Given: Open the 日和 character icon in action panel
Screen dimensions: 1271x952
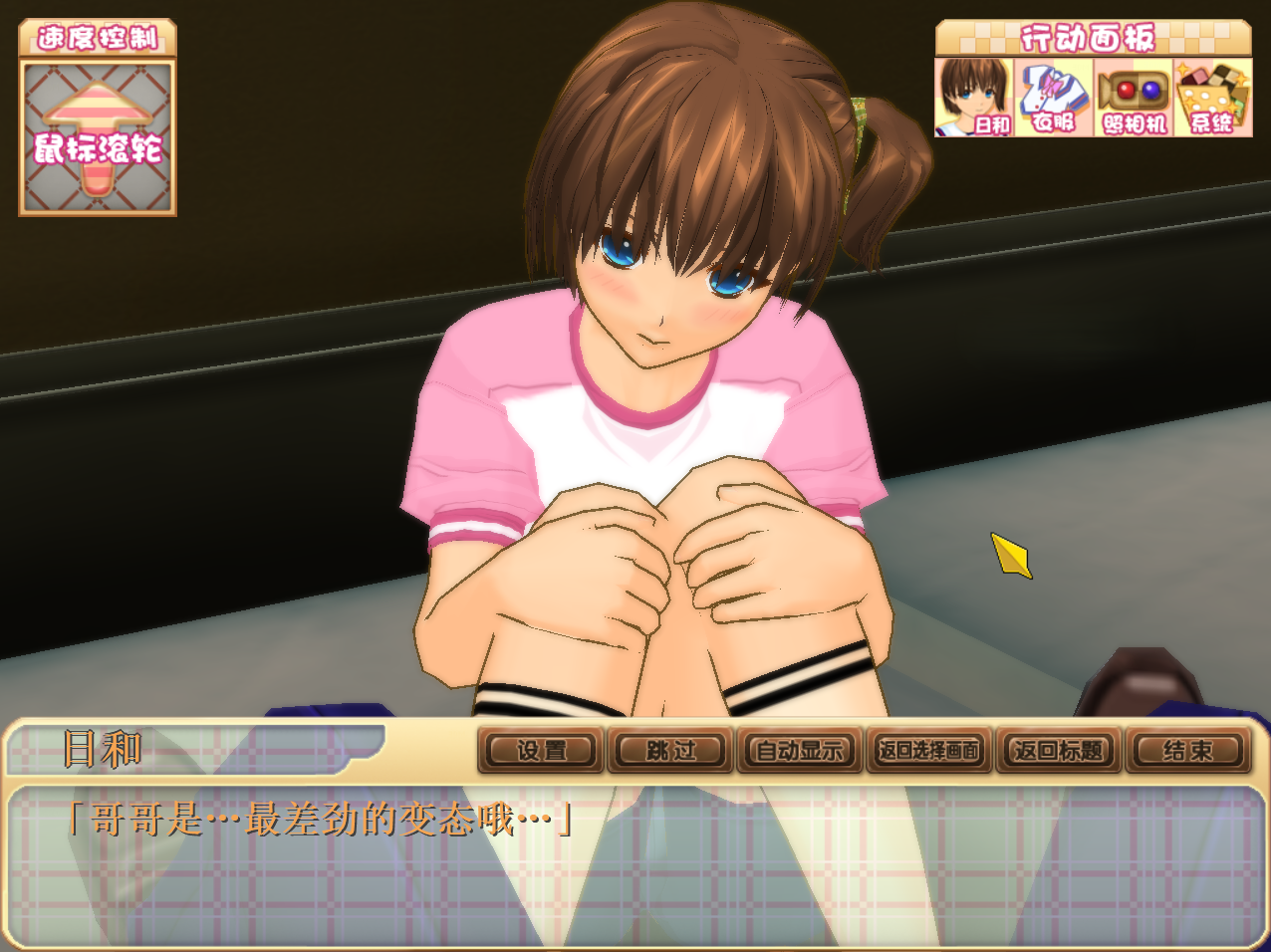Looking at the screenshot, I should point(974,97).
